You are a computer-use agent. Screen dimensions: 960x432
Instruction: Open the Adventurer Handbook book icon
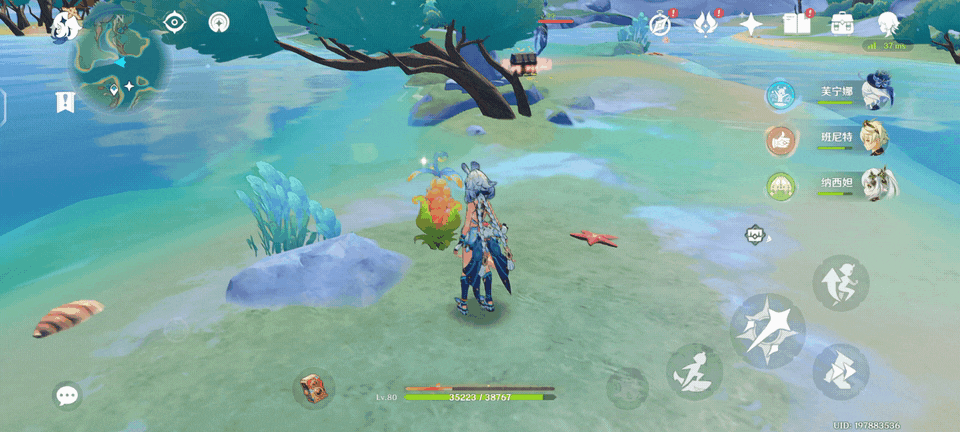pyautogui.click(x=797, y=24)
